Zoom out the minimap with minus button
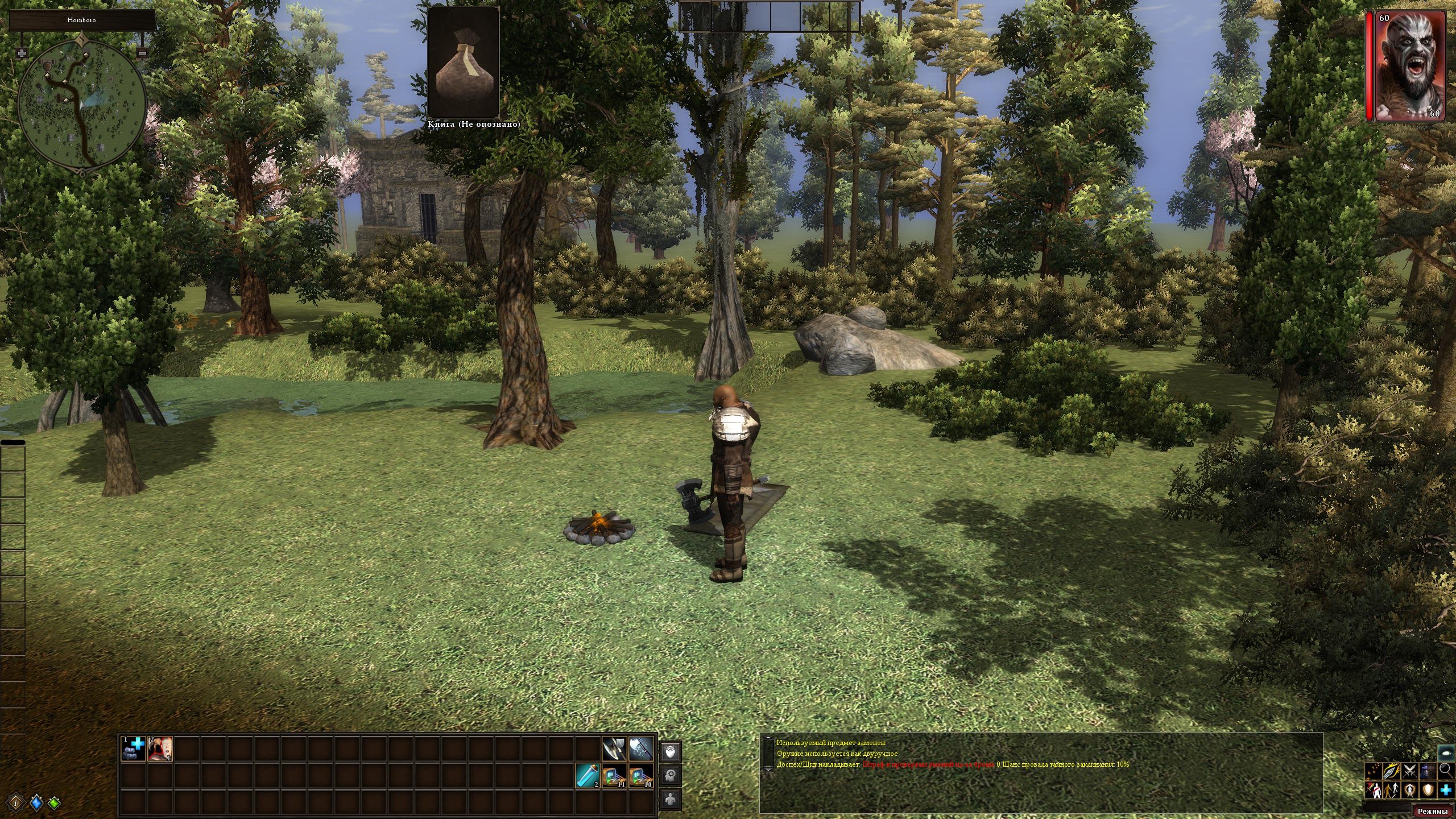 143,53
